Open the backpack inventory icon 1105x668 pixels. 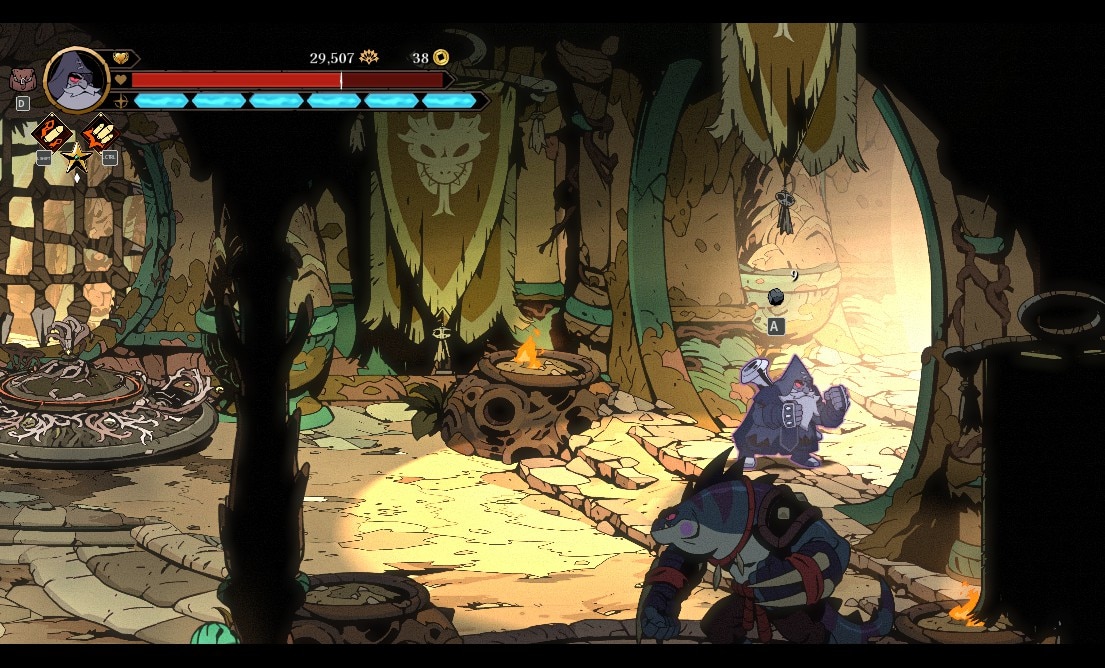pos(20,80)
